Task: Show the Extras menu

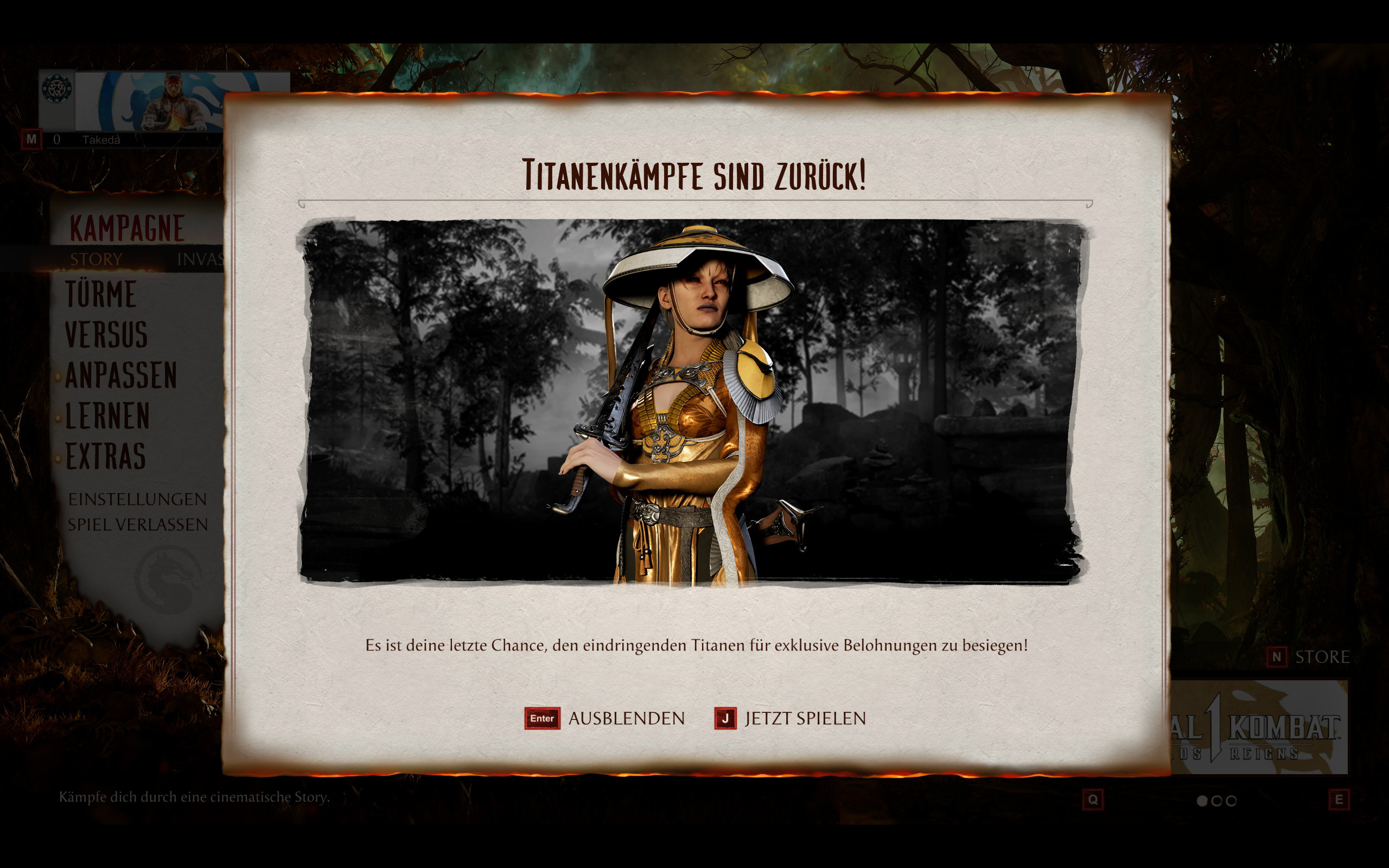Action: coord(106,456)
